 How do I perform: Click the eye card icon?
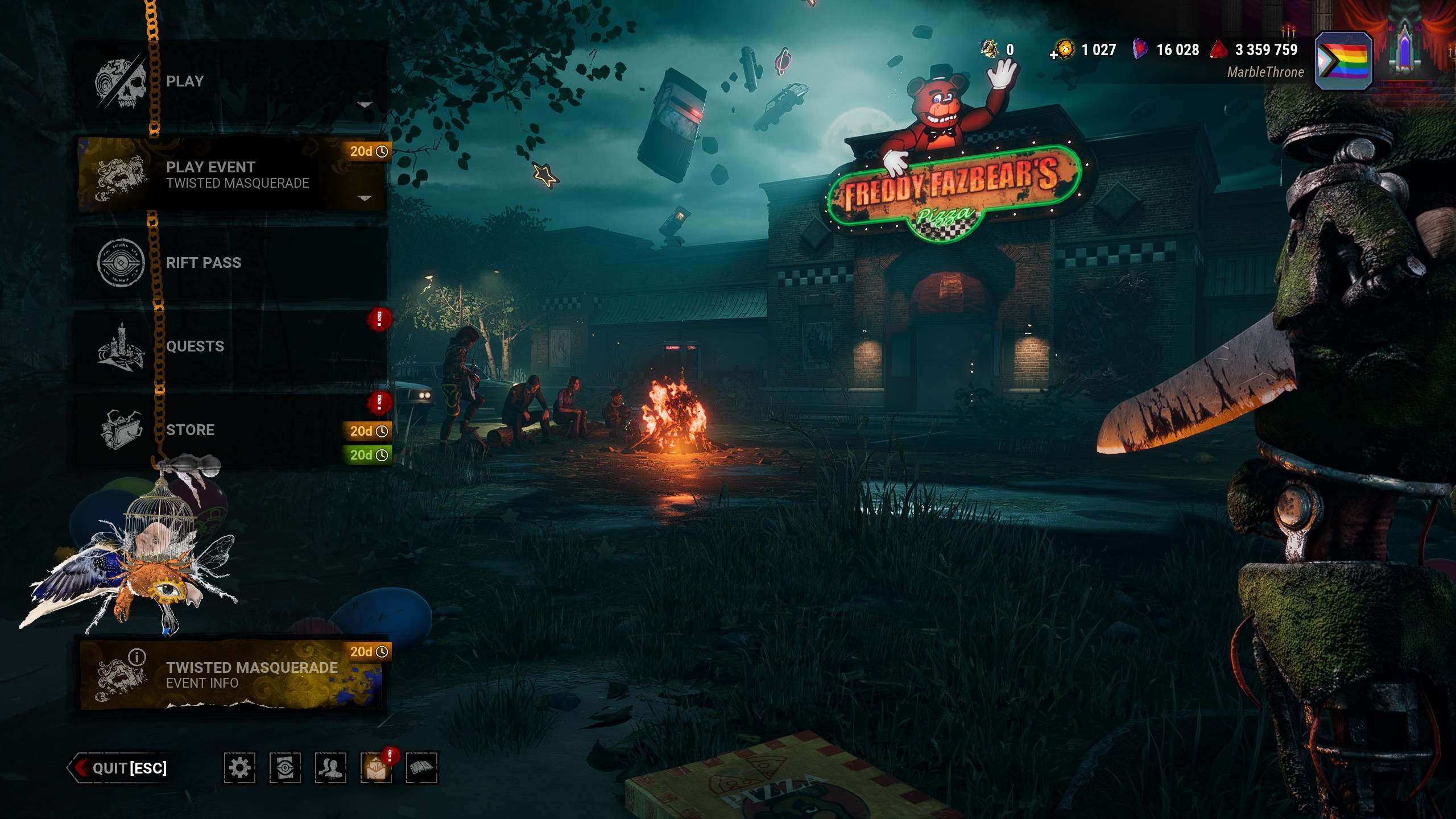(285, 768)
